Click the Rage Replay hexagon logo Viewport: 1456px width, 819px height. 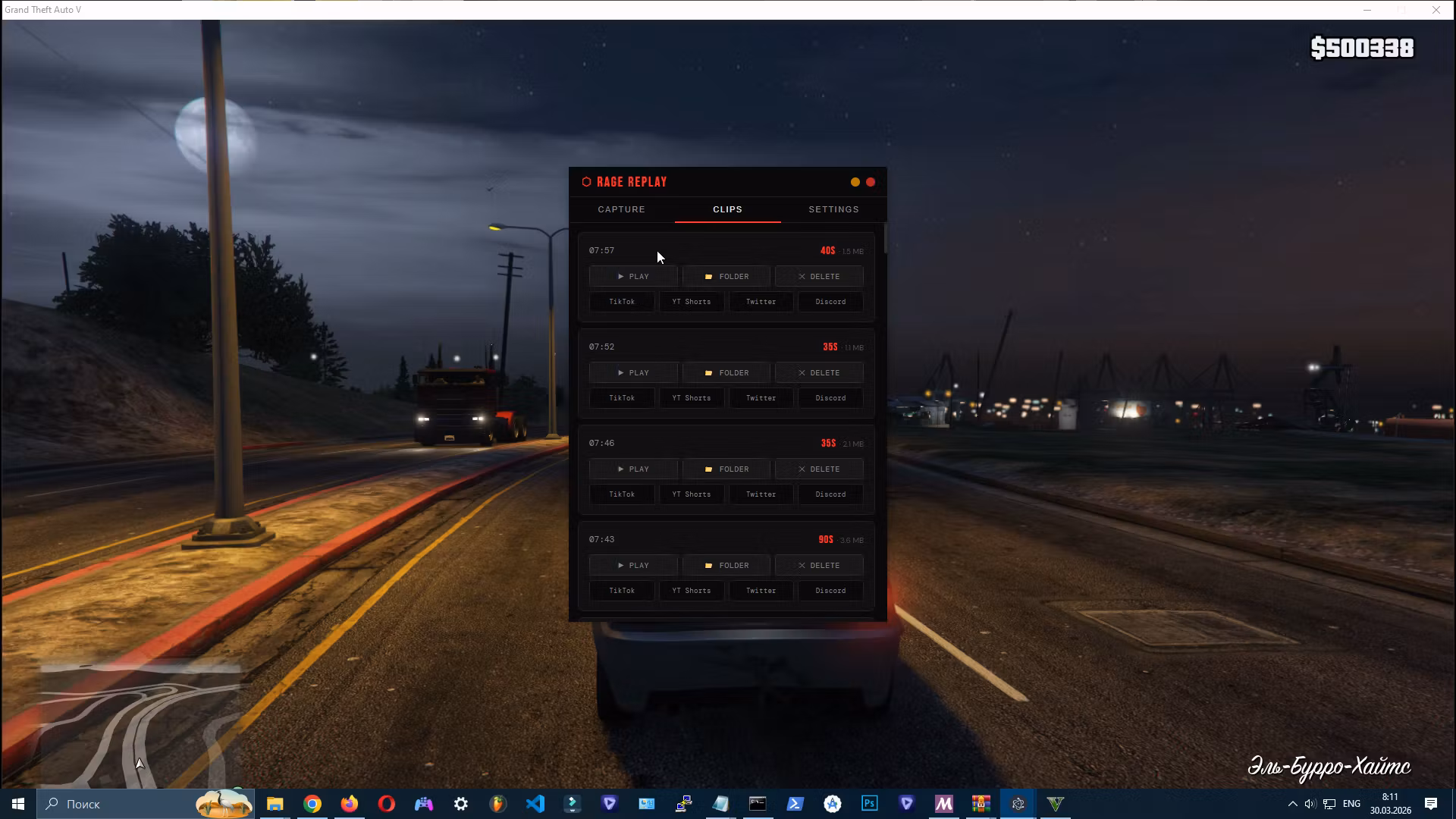pyautogui.click(x=585, y=181)
